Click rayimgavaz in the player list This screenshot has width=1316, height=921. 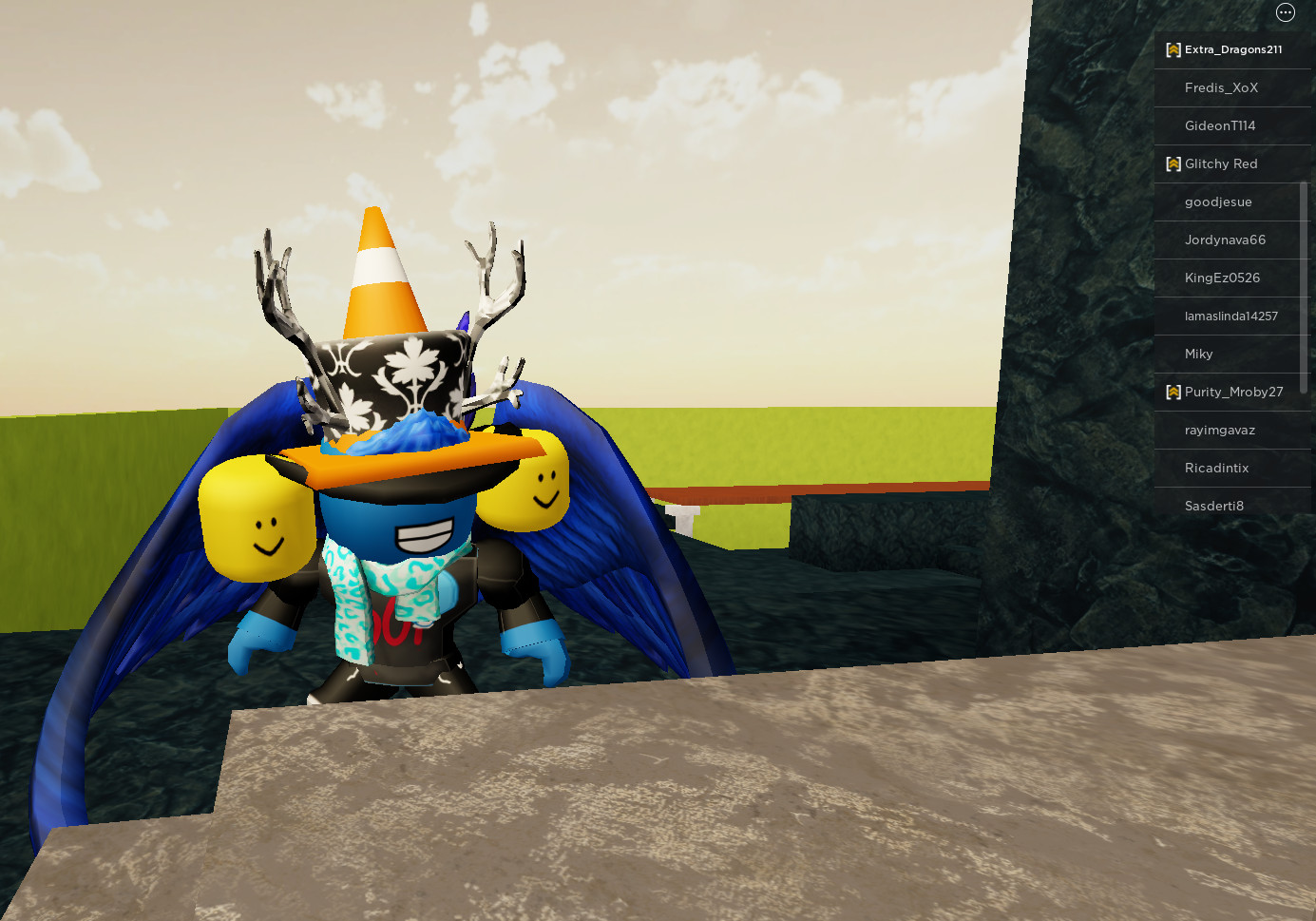(1219, 430)
